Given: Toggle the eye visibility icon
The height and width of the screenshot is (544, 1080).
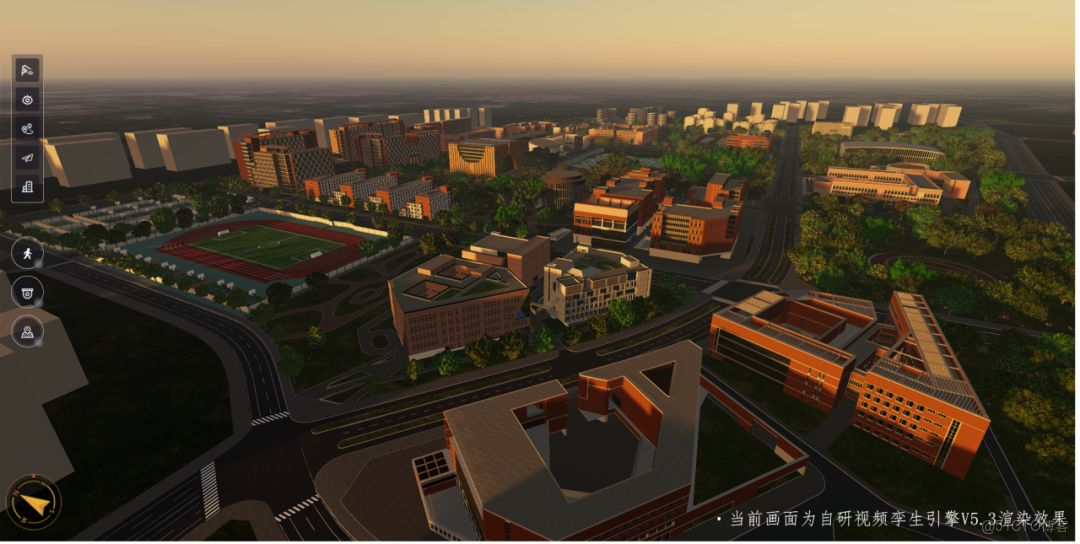Looking at the screenshot, I should pos(27,99).
